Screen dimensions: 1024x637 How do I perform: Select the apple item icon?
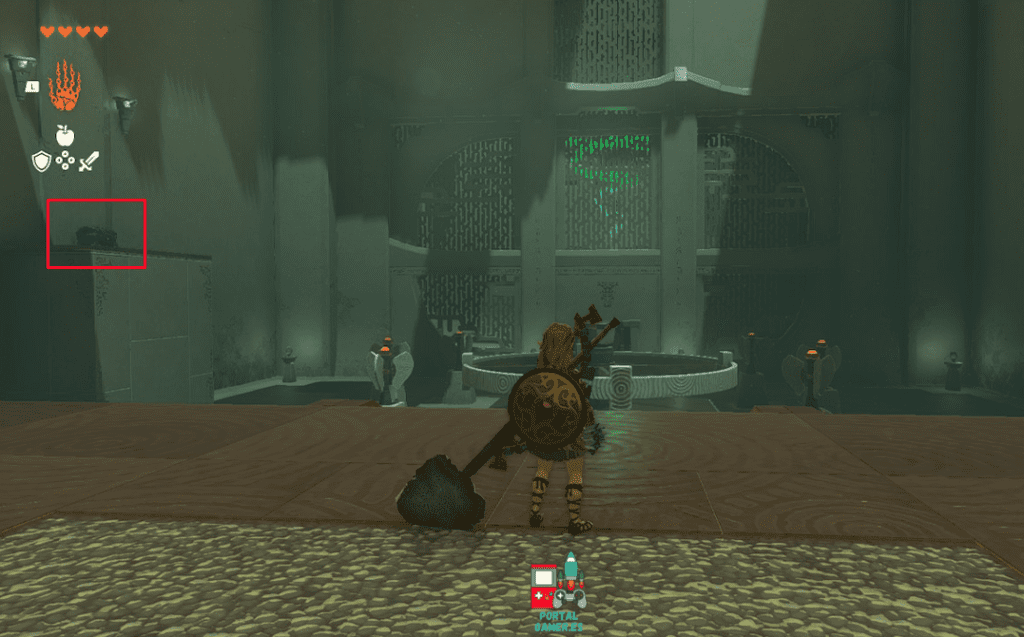click(x=65, y=135)
